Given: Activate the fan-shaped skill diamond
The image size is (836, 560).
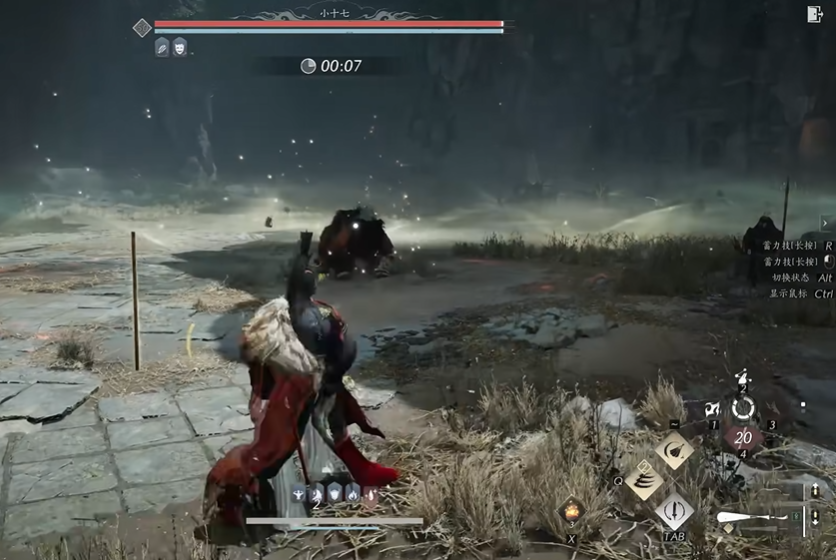Looking at the screenshot, I should (674, 451).
